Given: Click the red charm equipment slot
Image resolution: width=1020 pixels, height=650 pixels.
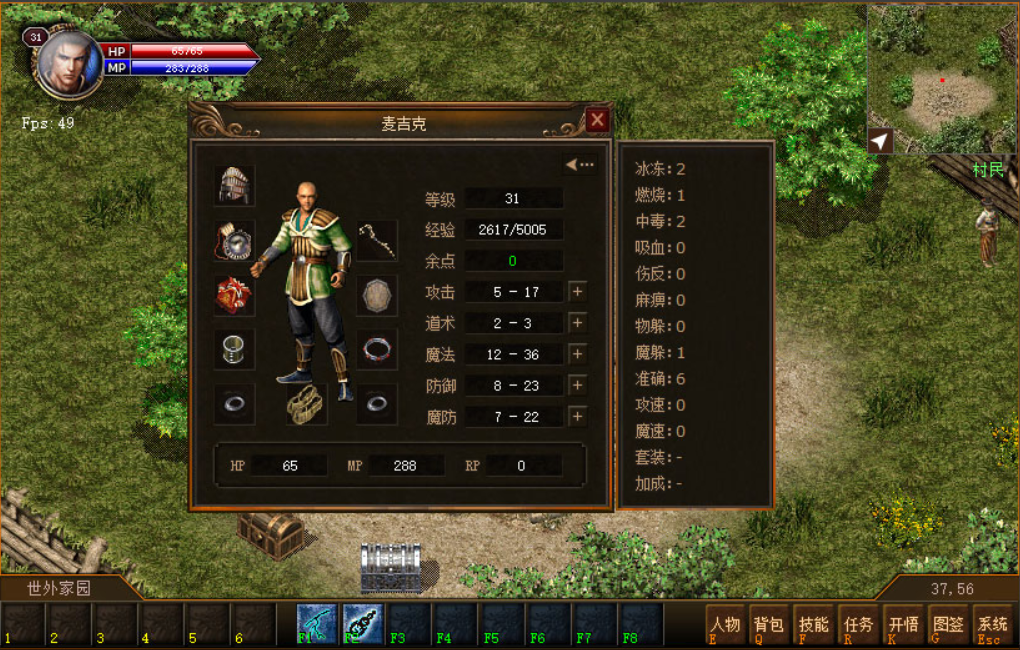Looking at the screenshot, I should click(234, 296).
